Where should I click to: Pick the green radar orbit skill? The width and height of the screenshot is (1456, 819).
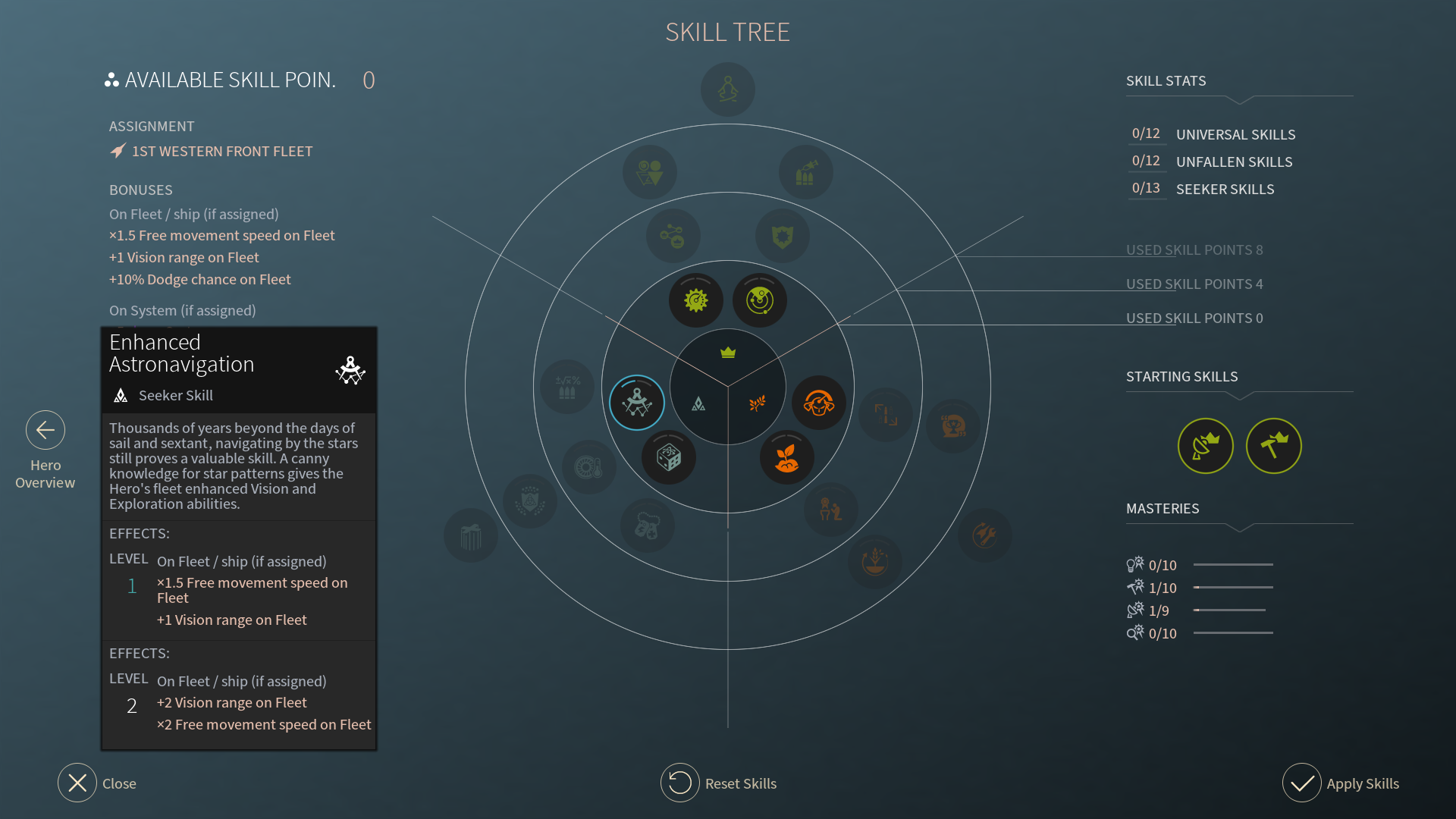pos(760,300)
